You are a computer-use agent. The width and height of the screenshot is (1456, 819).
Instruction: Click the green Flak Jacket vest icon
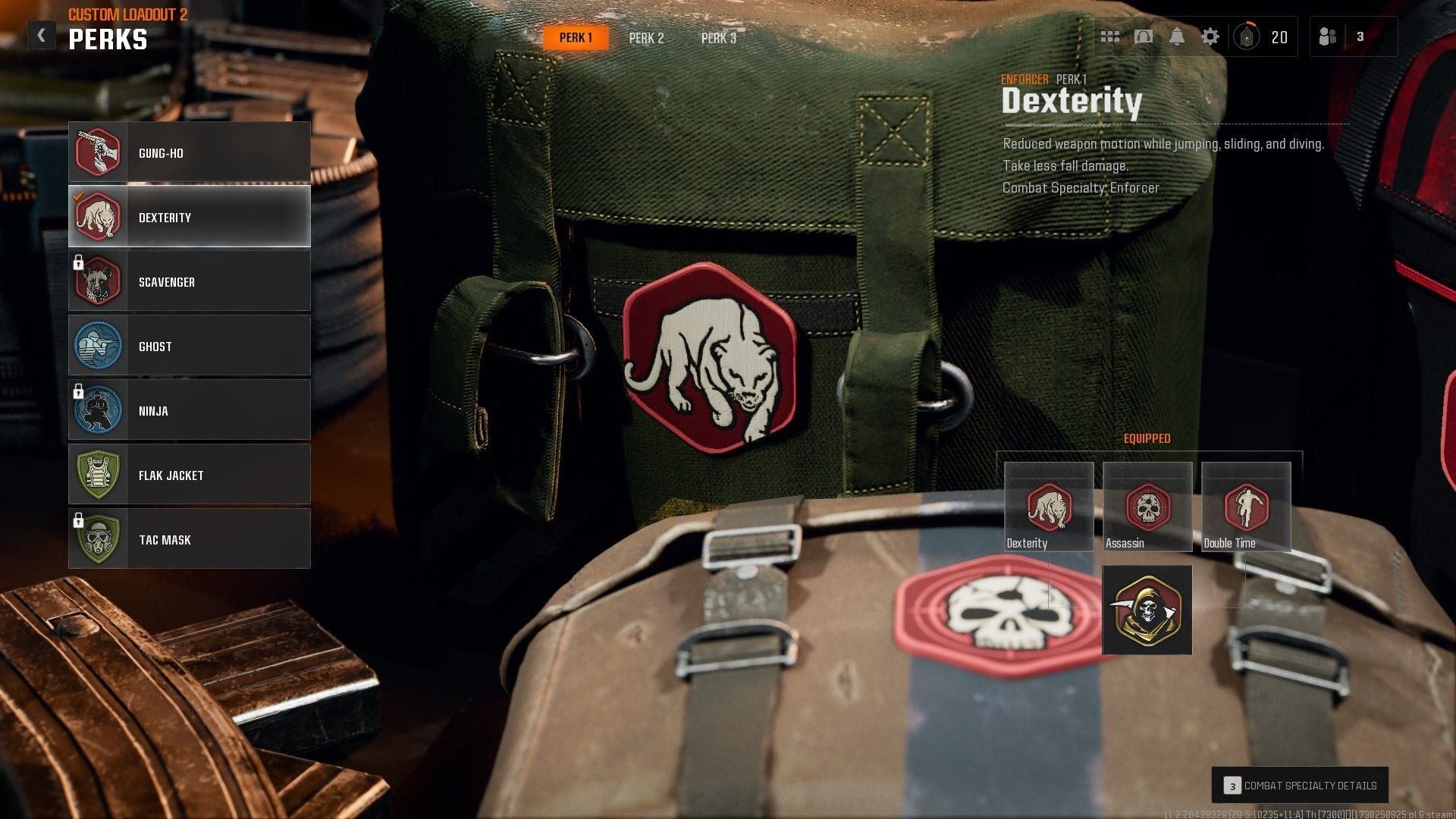tap(99, 475)
